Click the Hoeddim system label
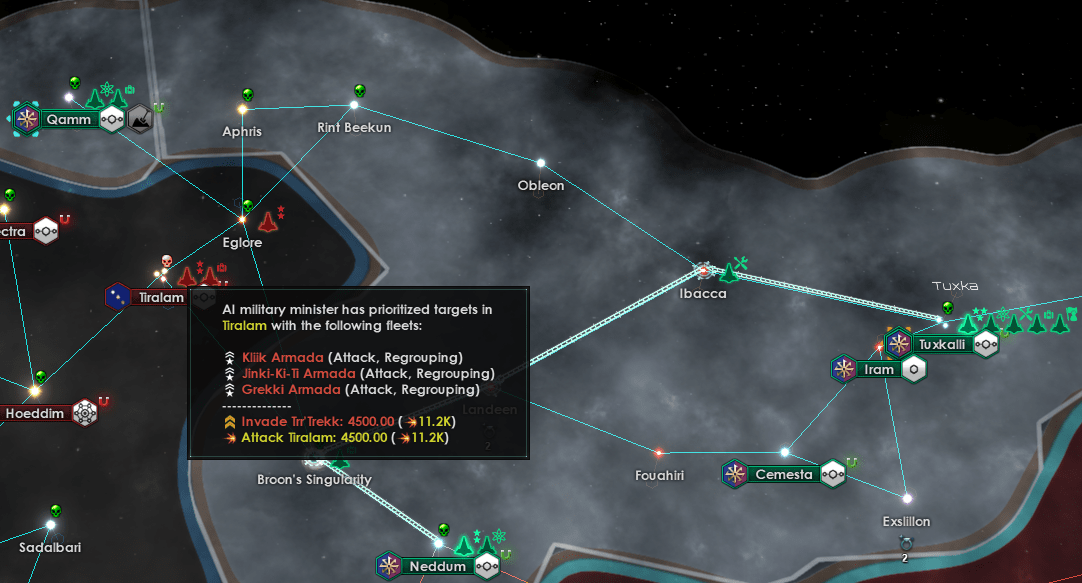1082x583 pixels. [x=35, y=413]
